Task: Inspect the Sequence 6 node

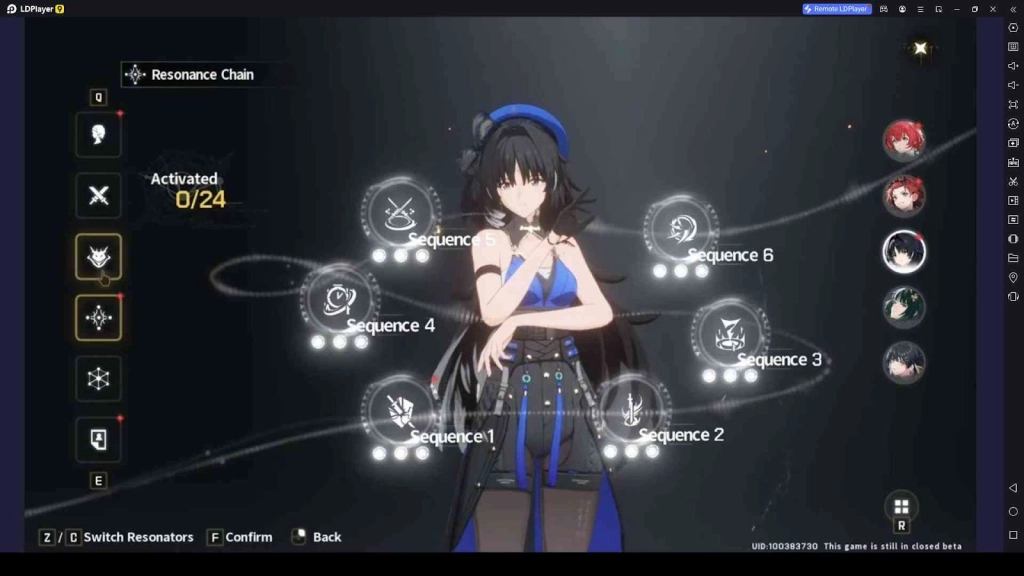Action: pyautogui.click(x=680, y=228)
